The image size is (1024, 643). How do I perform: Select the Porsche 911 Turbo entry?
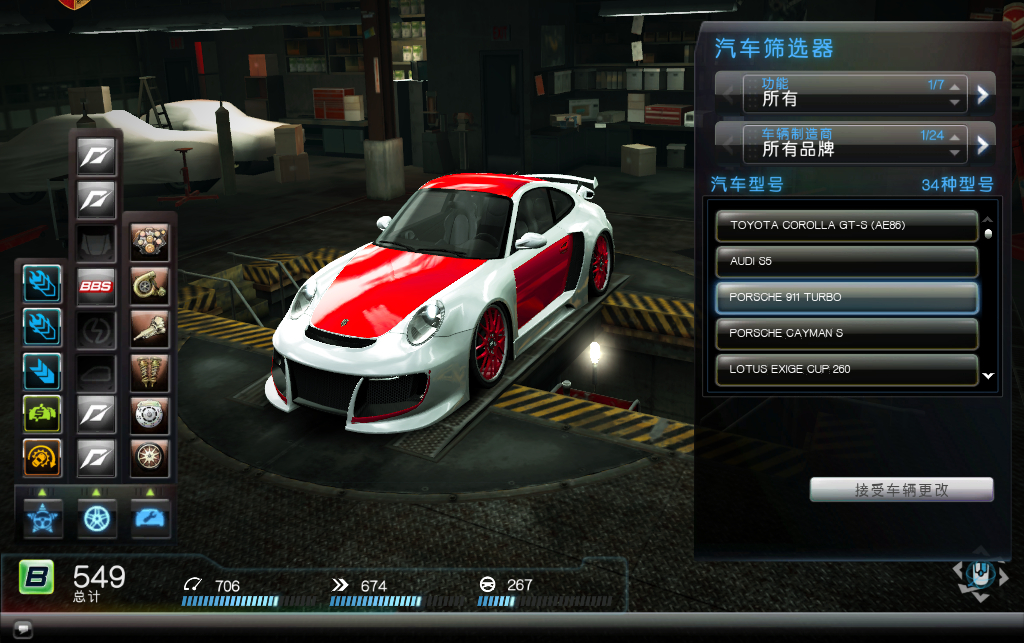pyautogui.click(x=846, y=297)
